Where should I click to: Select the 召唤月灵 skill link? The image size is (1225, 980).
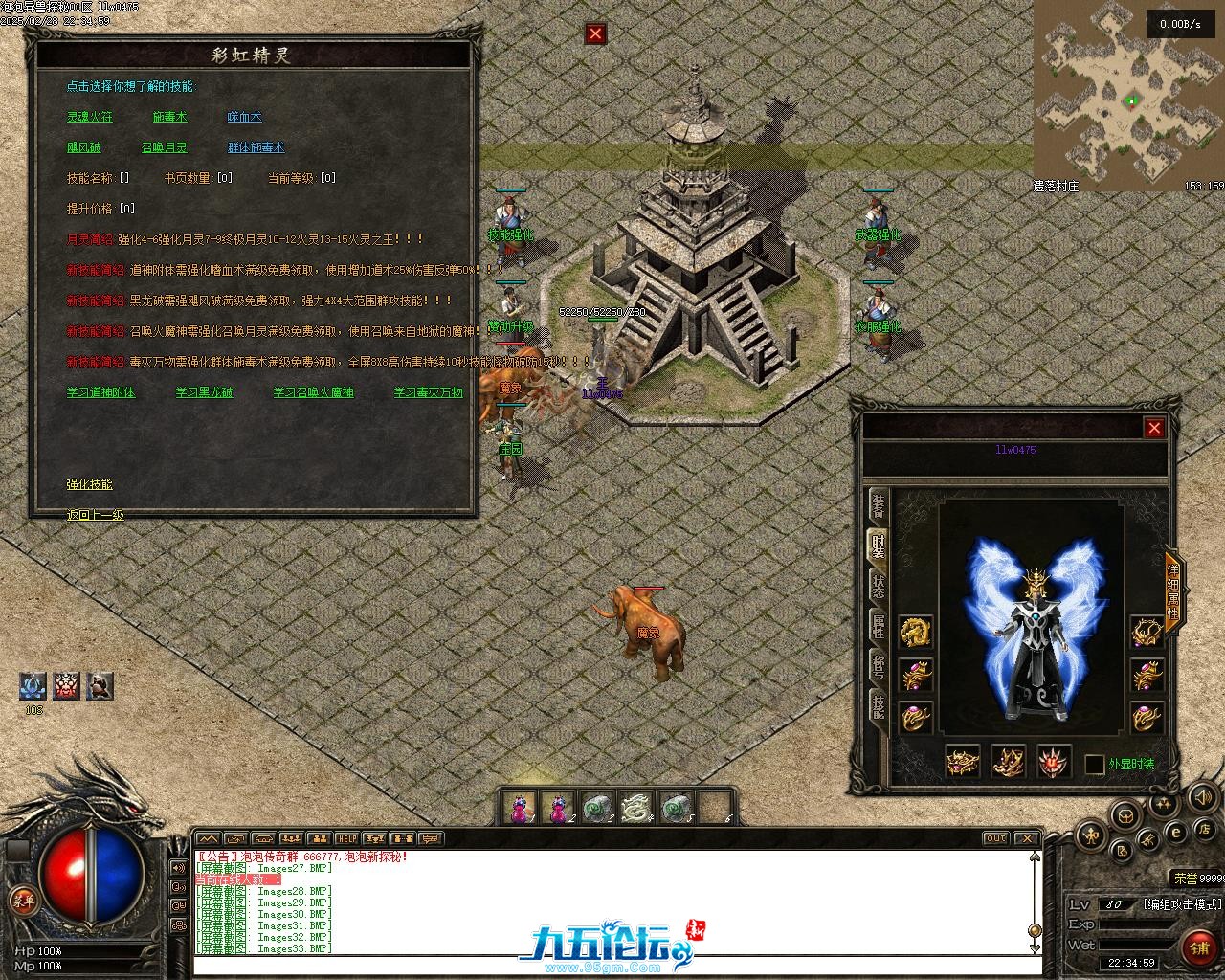[164, 147]
